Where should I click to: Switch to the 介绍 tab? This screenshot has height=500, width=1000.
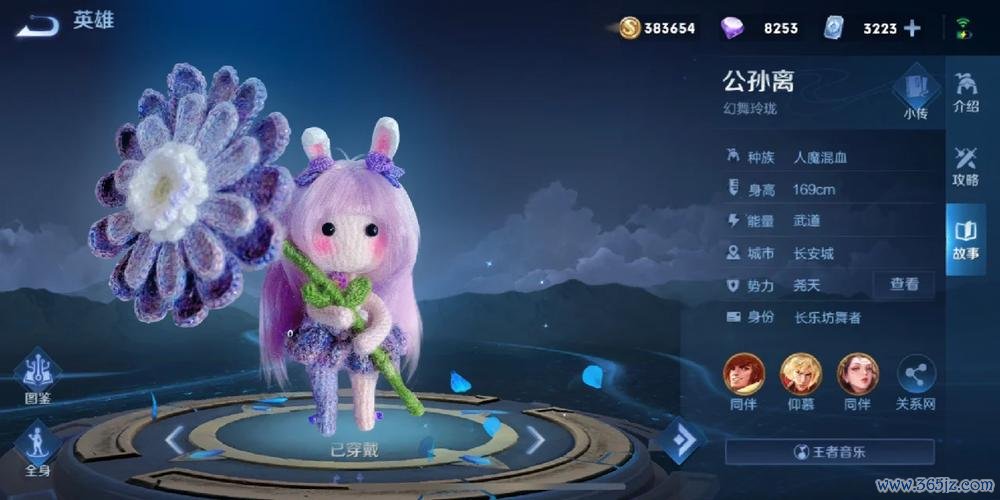coord(966,93)
